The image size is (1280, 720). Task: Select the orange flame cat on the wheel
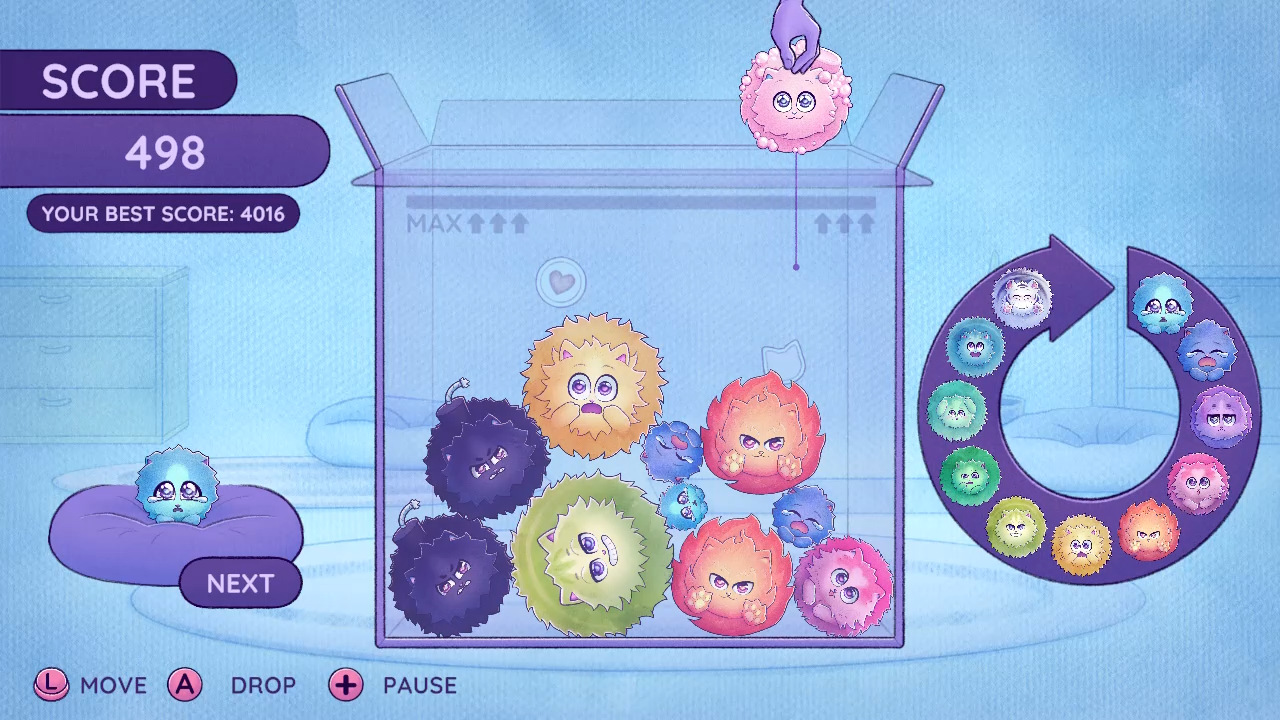tap(1146, 530)
